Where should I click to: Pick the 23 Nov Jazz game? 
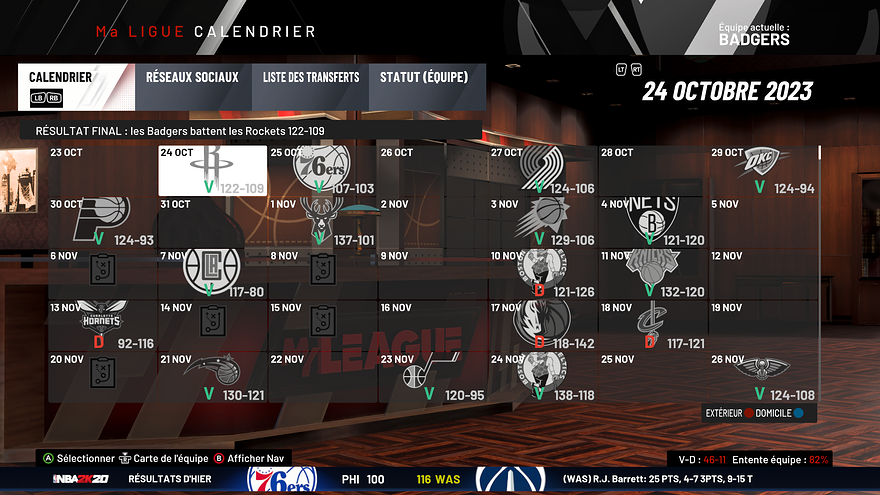(x=432, y=376)
